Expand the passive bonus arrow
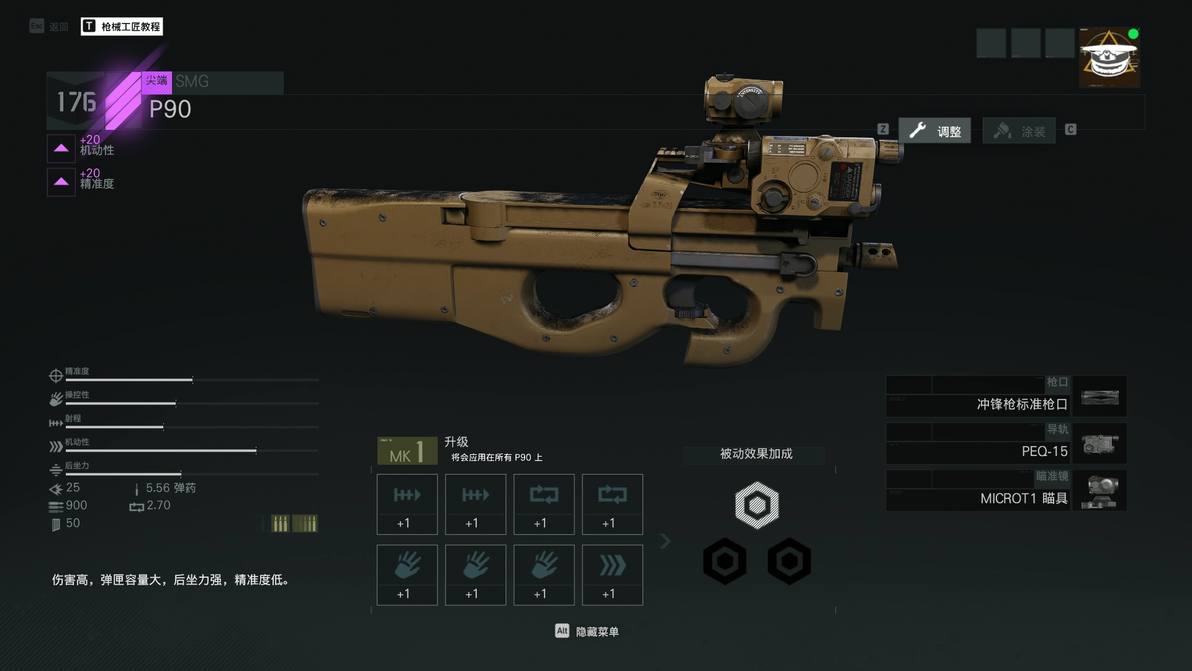The height and width of the screenshot is (671, 1192). (666, 541)
